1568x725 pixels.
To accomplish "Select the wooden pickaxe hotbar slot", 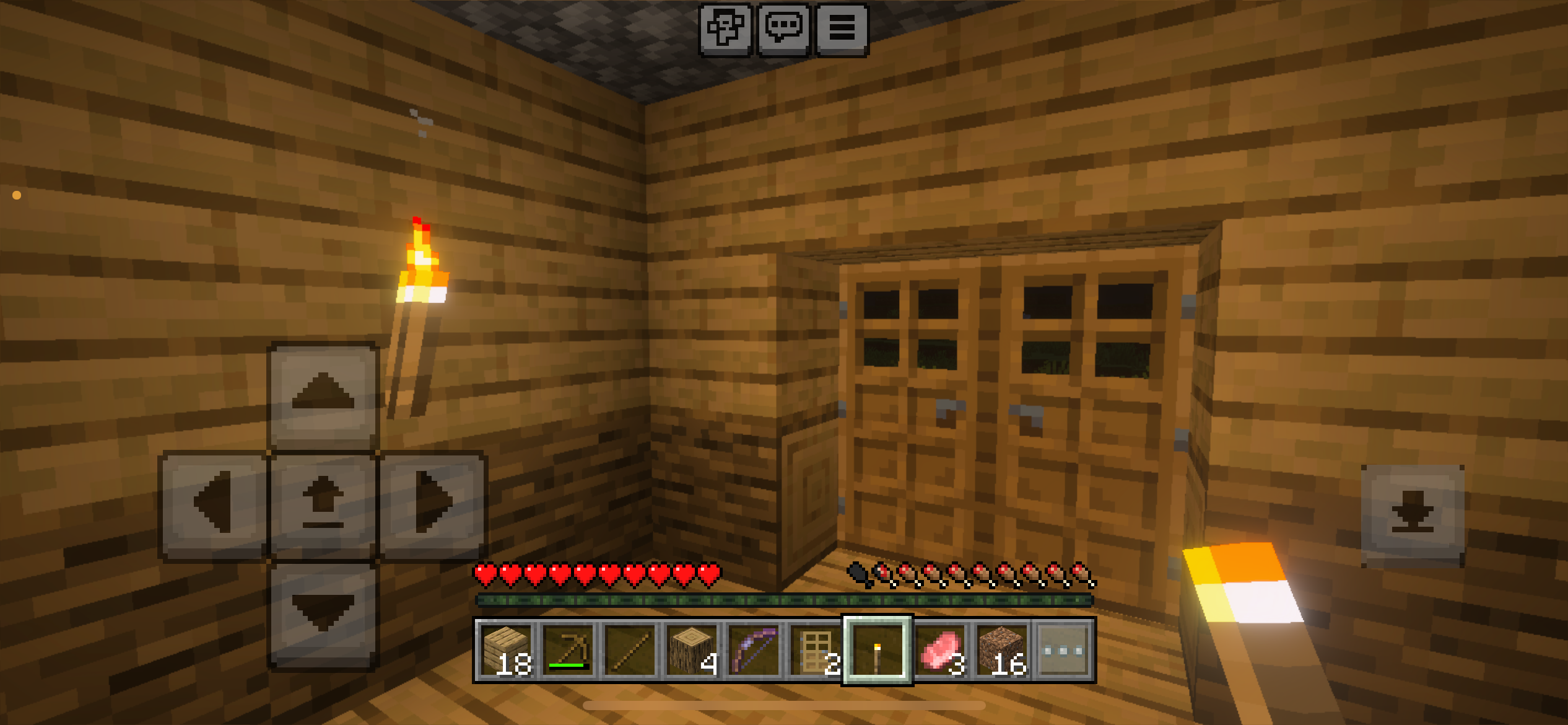I will click(568, 650).
